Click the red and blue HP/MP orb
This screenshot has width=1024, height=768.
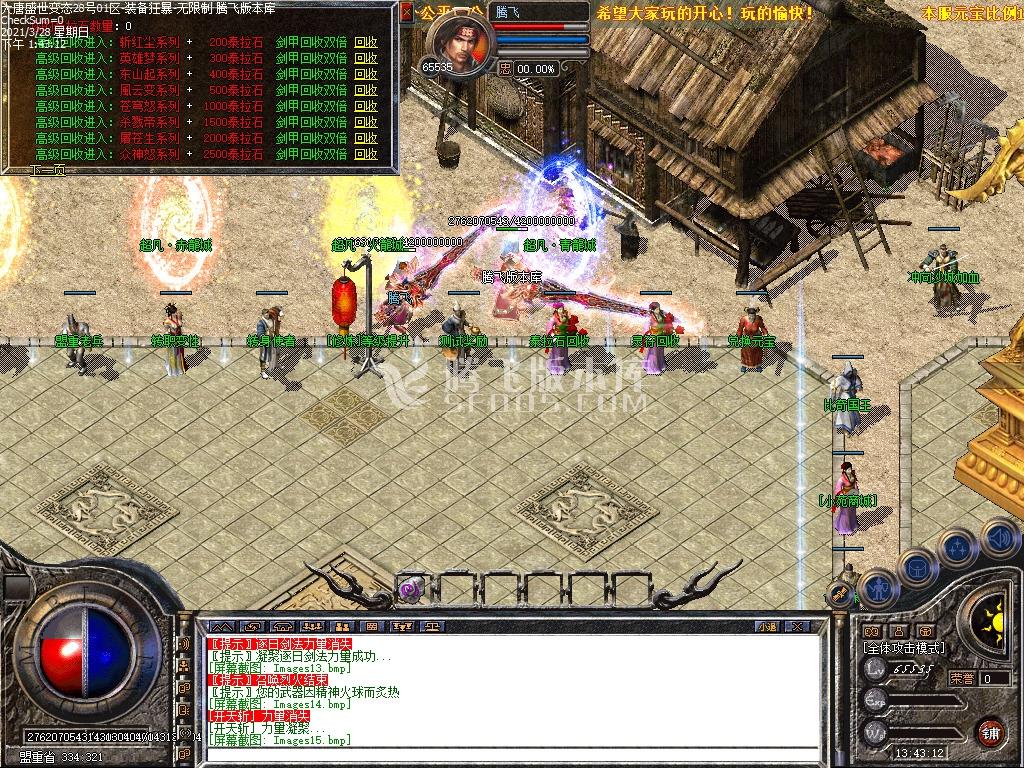coord(85,655)
